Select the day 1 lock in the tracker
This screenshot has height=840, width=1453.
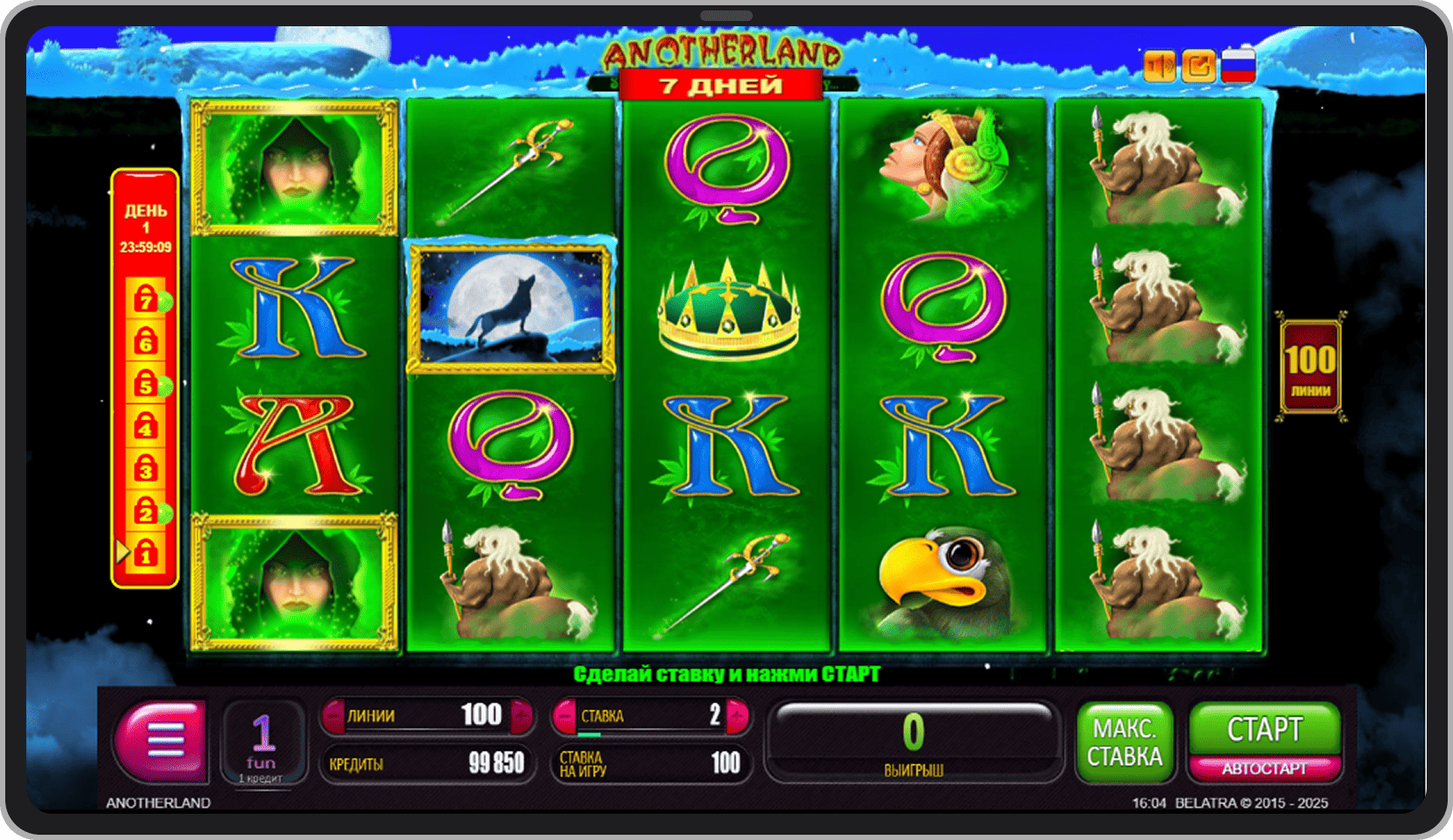[x=146, y=553]
